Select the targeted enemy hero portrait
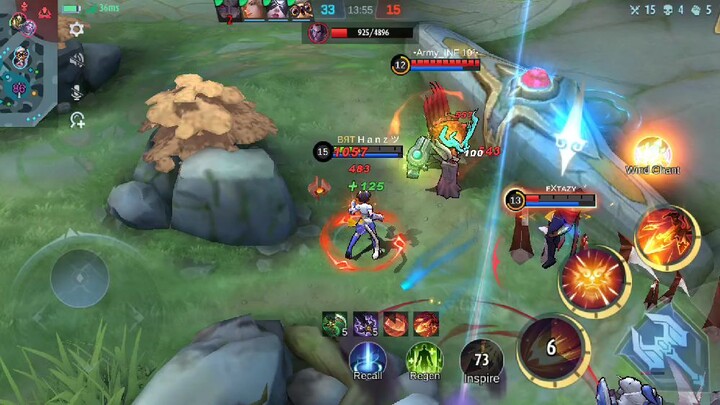The height and width of the screenshot is (405, 720). click(x=318, y=33)
